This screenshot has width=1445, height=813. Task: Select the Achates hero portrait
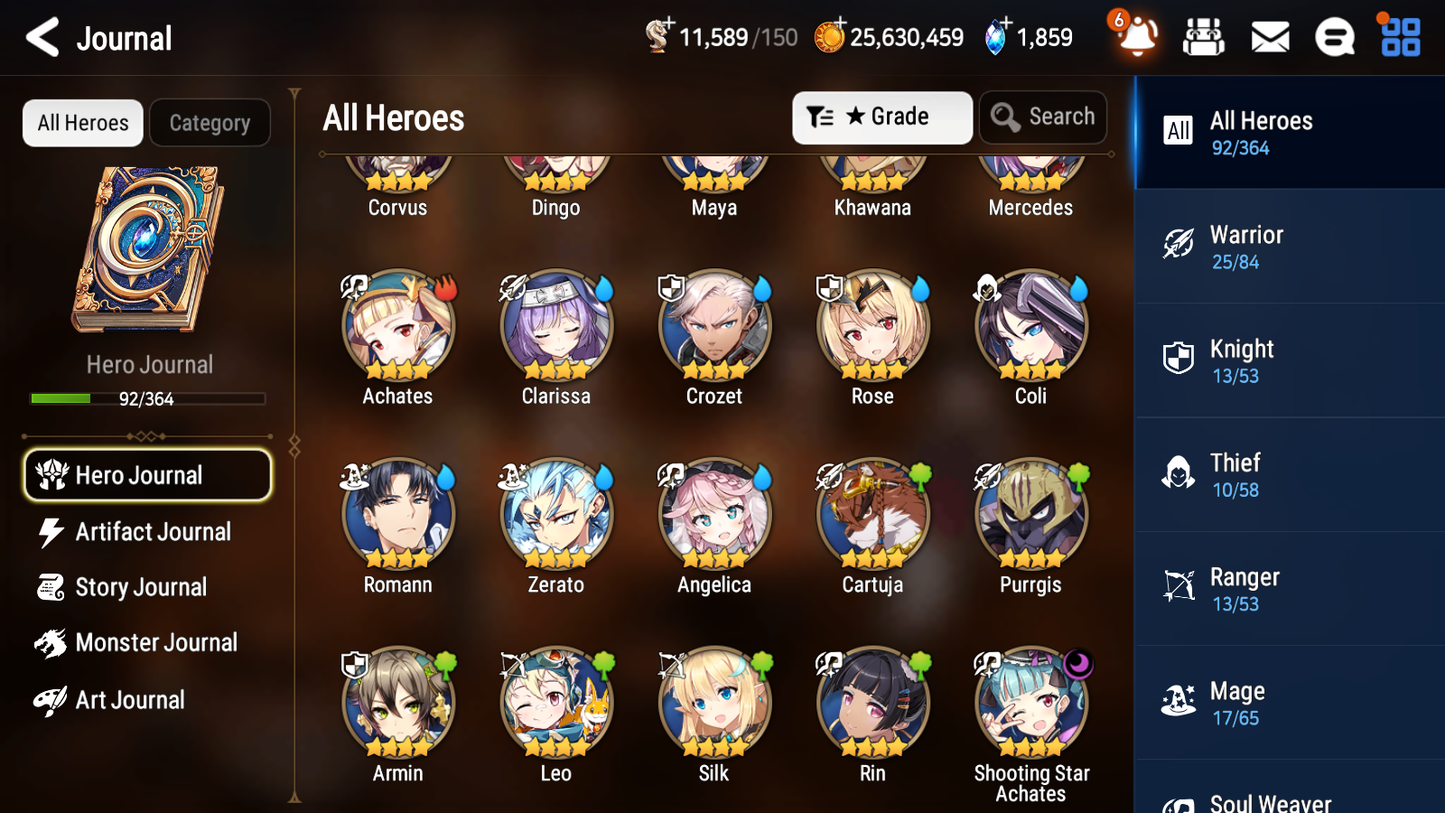tap(397, 325)
